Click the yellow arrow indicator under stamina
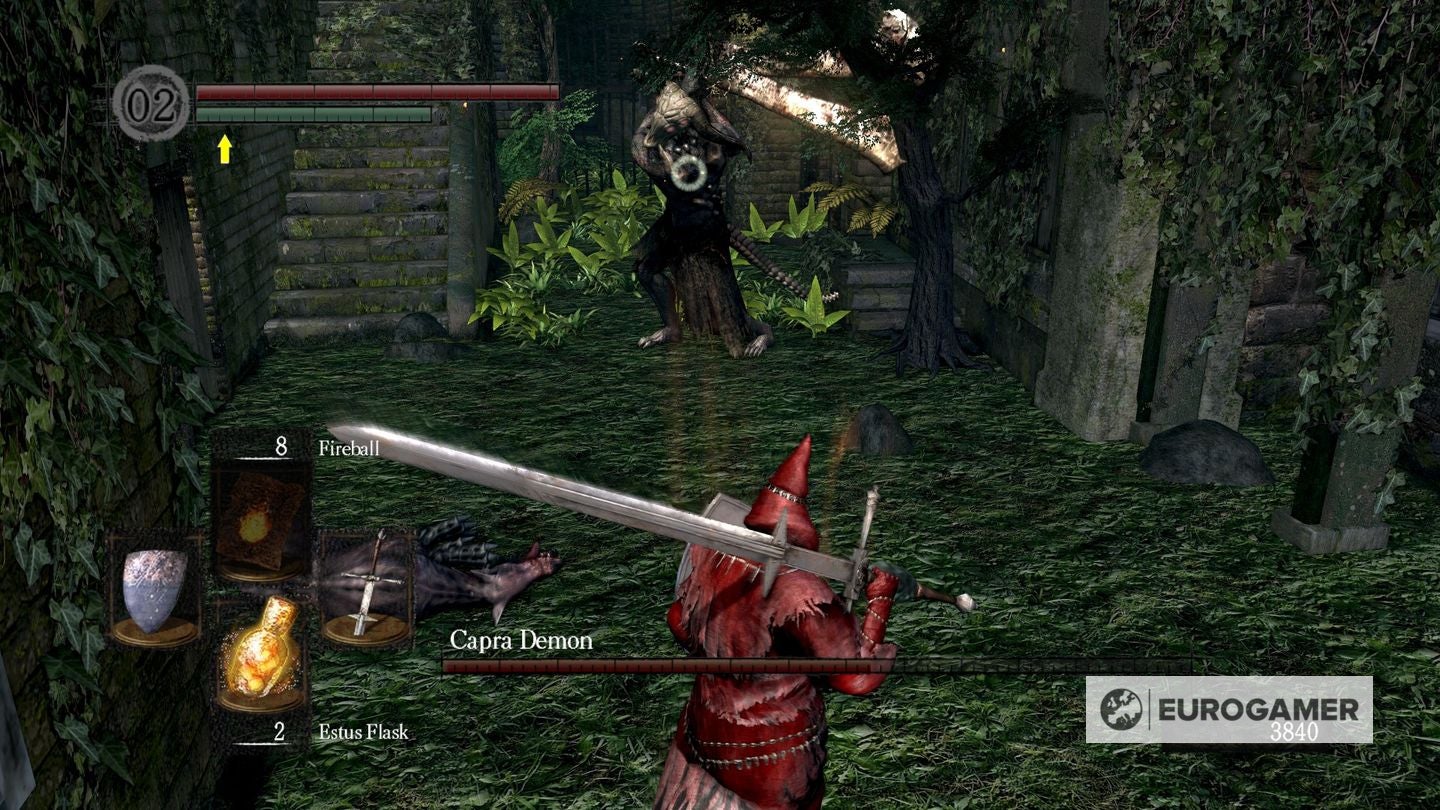 [x=227, y=148]
